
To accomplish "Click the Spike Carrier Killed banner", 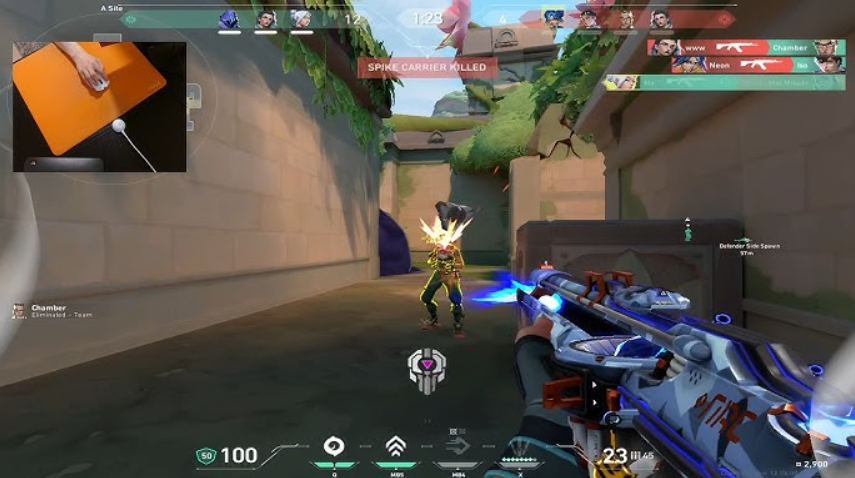I will pos(427,67).
